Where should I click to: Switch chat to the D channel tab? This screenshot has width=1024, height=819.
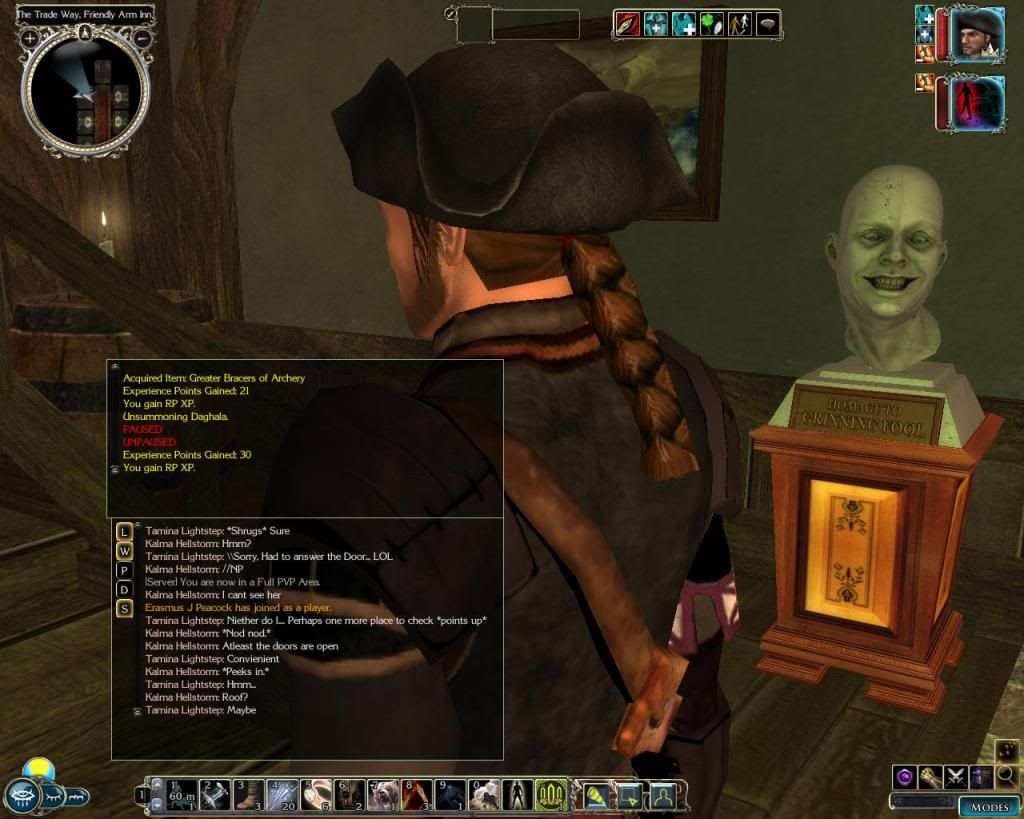click(124, 589)
